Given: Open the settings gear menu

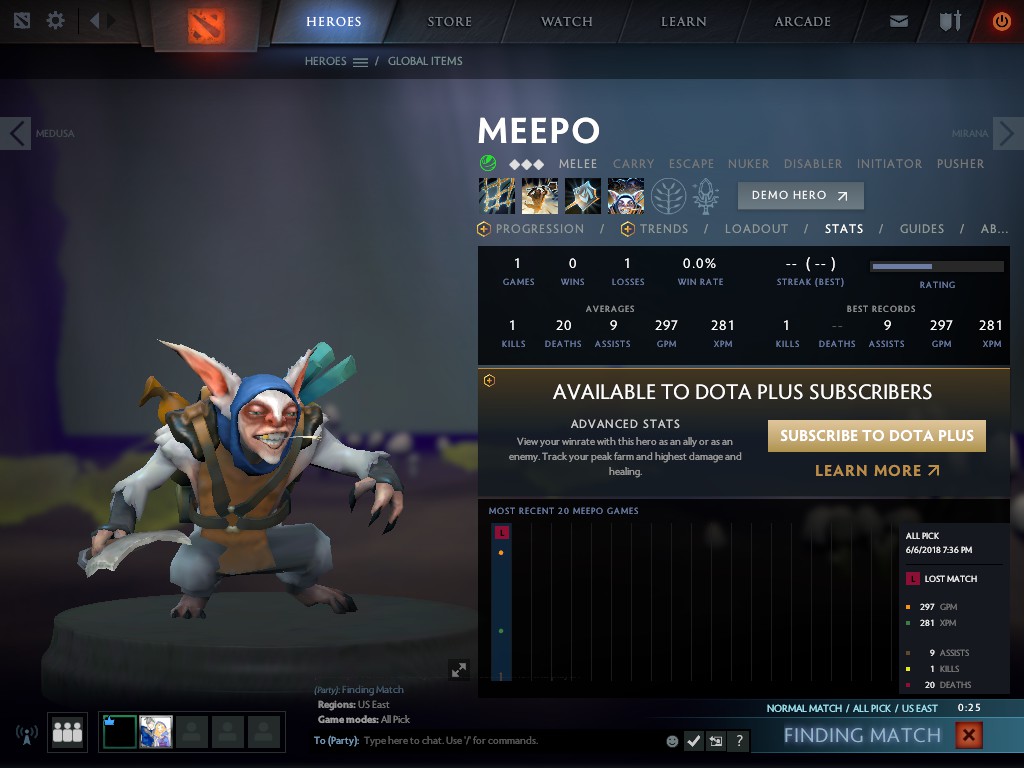Looking at the screenshot, I should click(56, 20).
